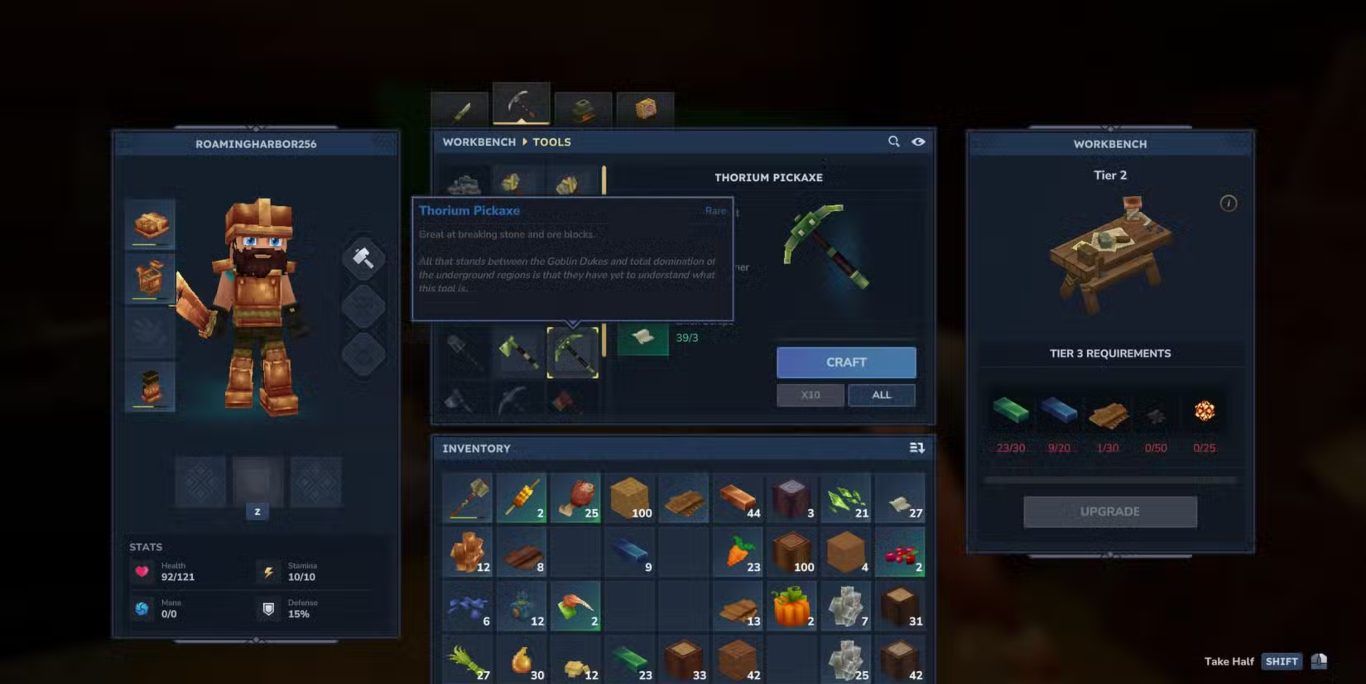The width and height of the screenshot is (1366, 684).
Task: Open the golden crate category tab
Action: [645, 109]
